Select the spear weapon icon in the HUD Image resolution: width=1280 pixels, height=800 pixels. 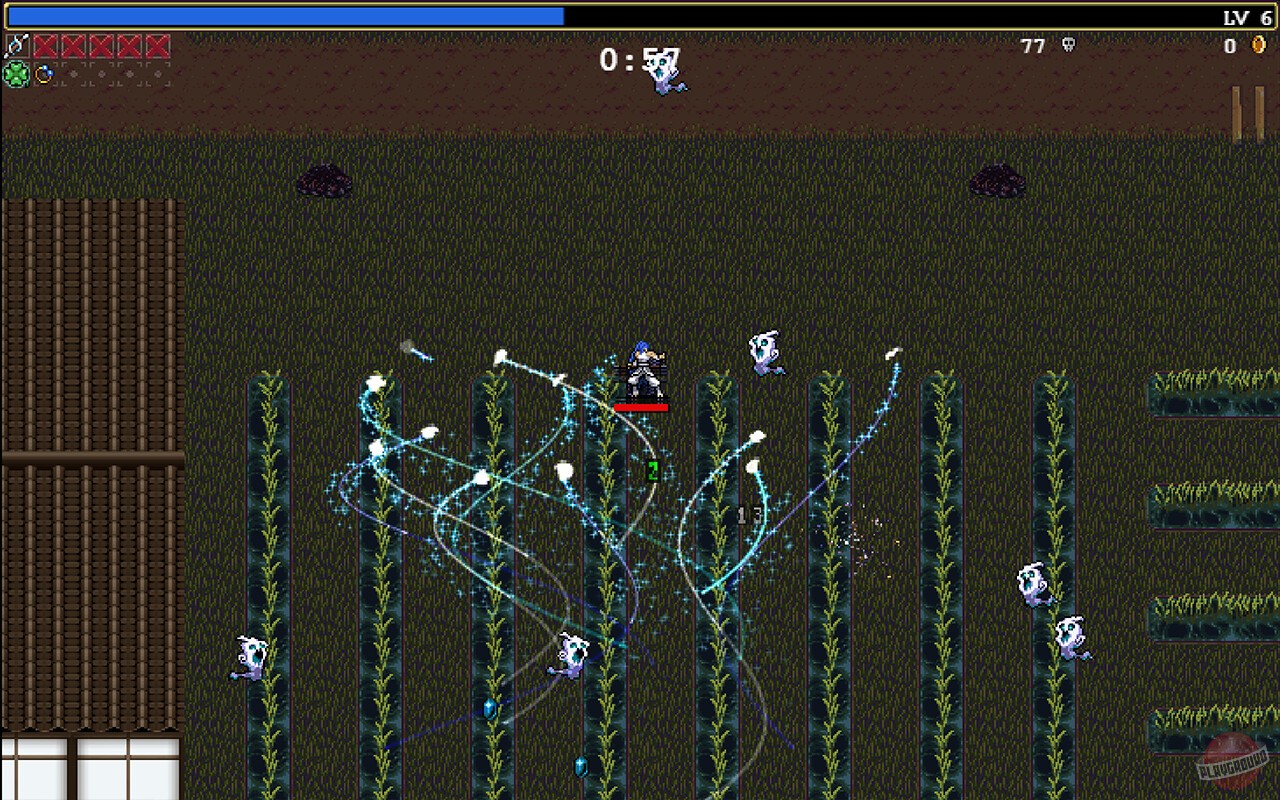tap(17, 45)
